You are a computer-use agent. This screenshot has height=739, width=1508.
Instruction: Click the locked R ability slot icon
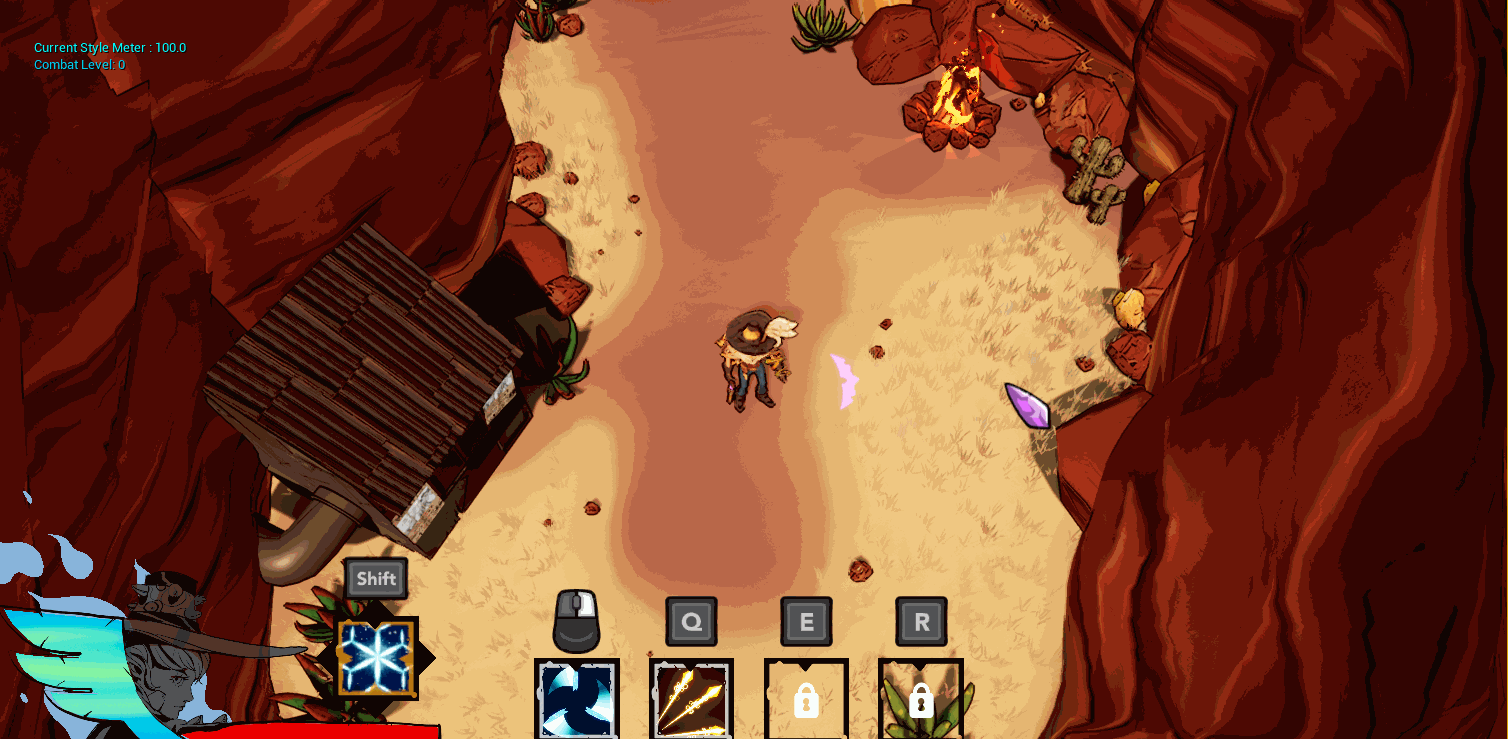[x=920, y=701]
